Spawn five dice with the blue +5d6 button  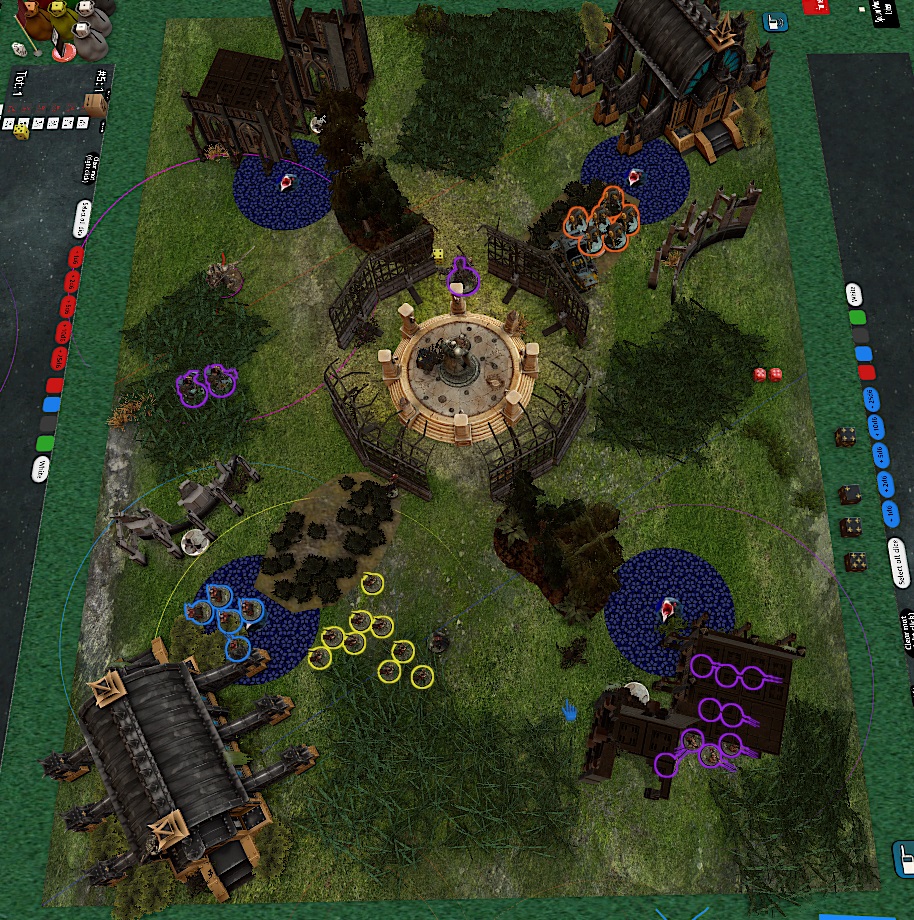(x=880, y=457)
